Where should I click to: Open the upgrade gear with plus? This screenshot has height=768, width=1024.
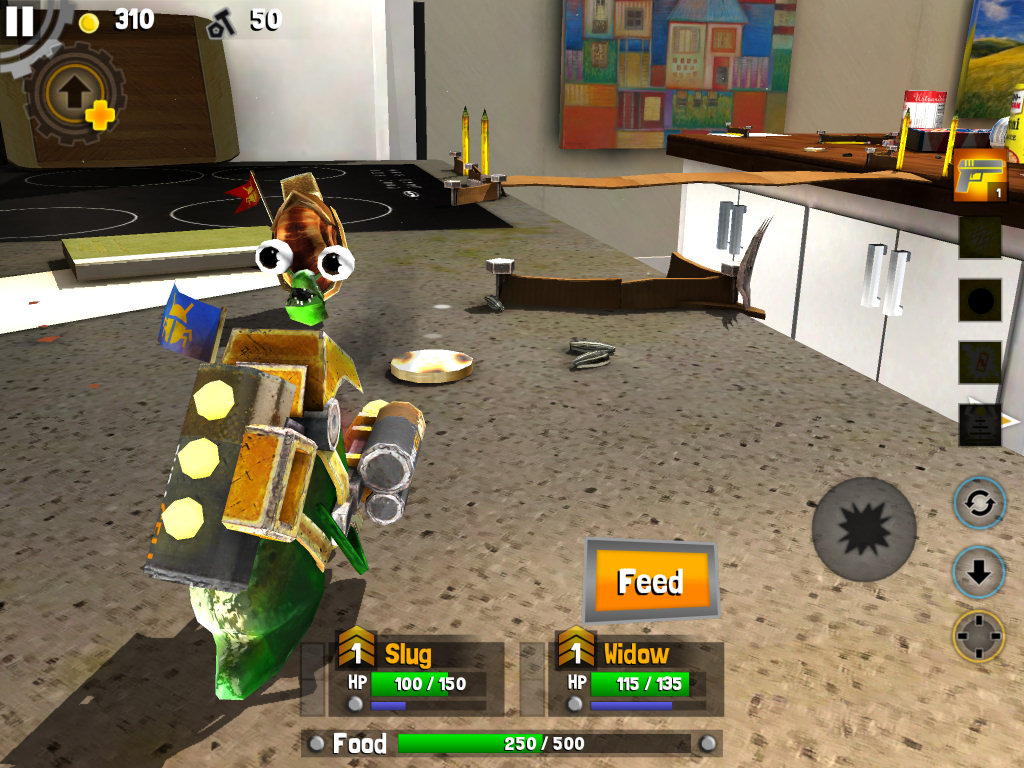point(74,94)
